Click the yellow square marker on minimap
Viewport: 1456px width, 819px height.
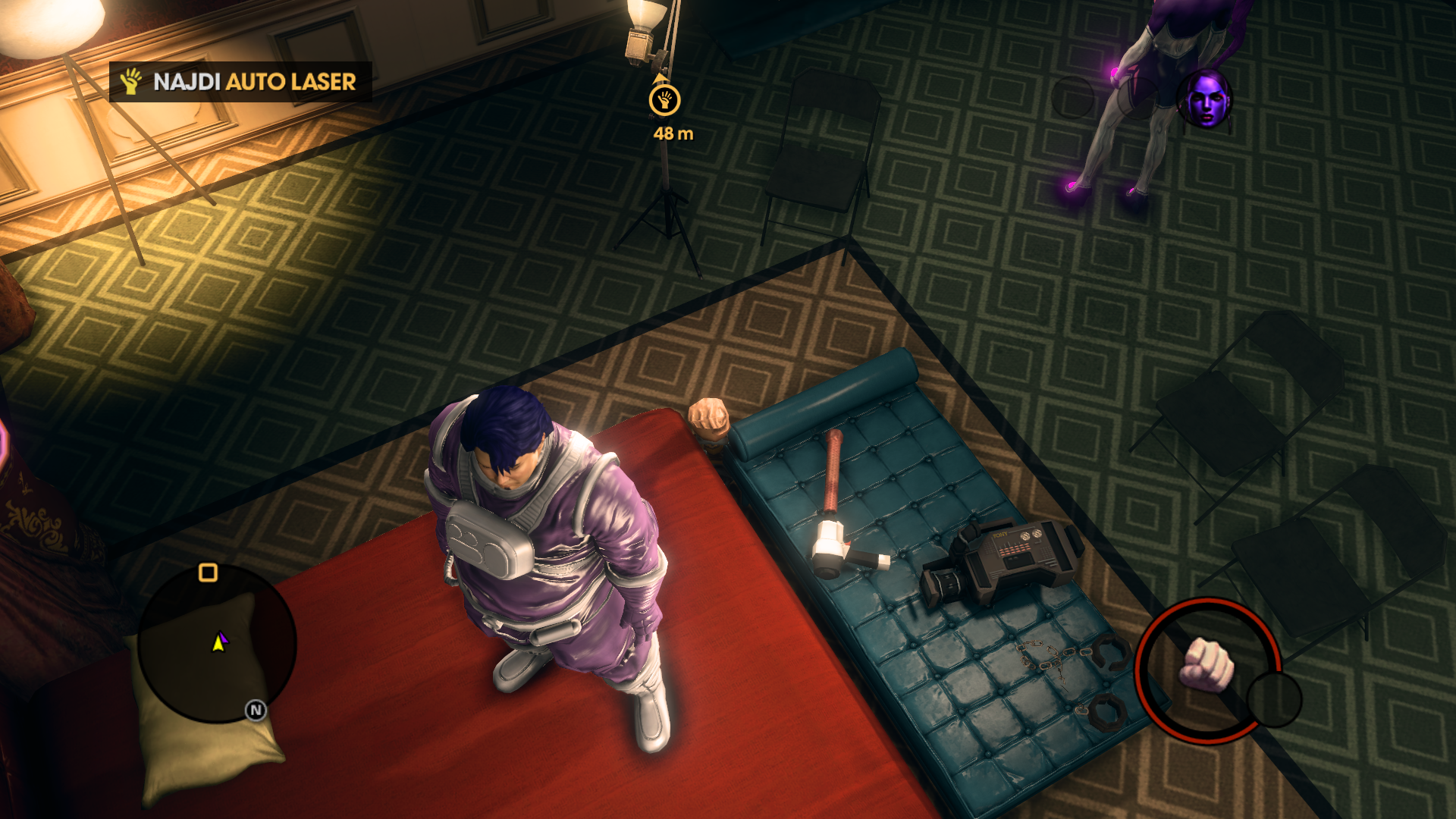point(208,573)
